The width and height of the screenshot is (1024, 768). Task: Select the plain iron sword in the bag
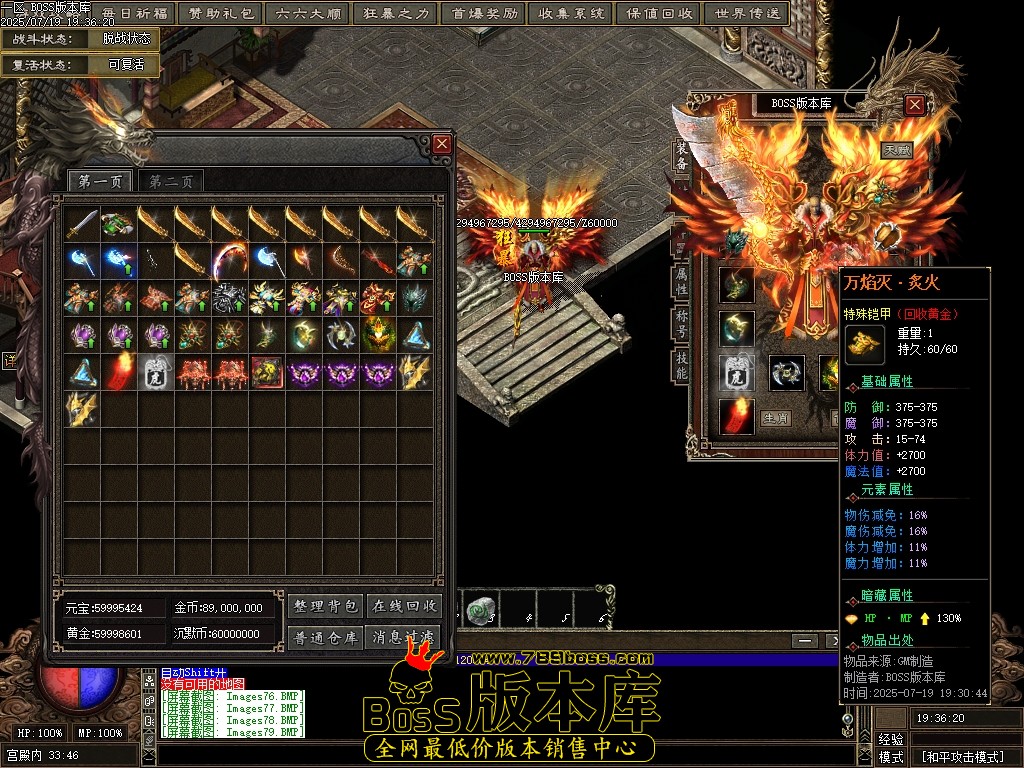point(81,223)
